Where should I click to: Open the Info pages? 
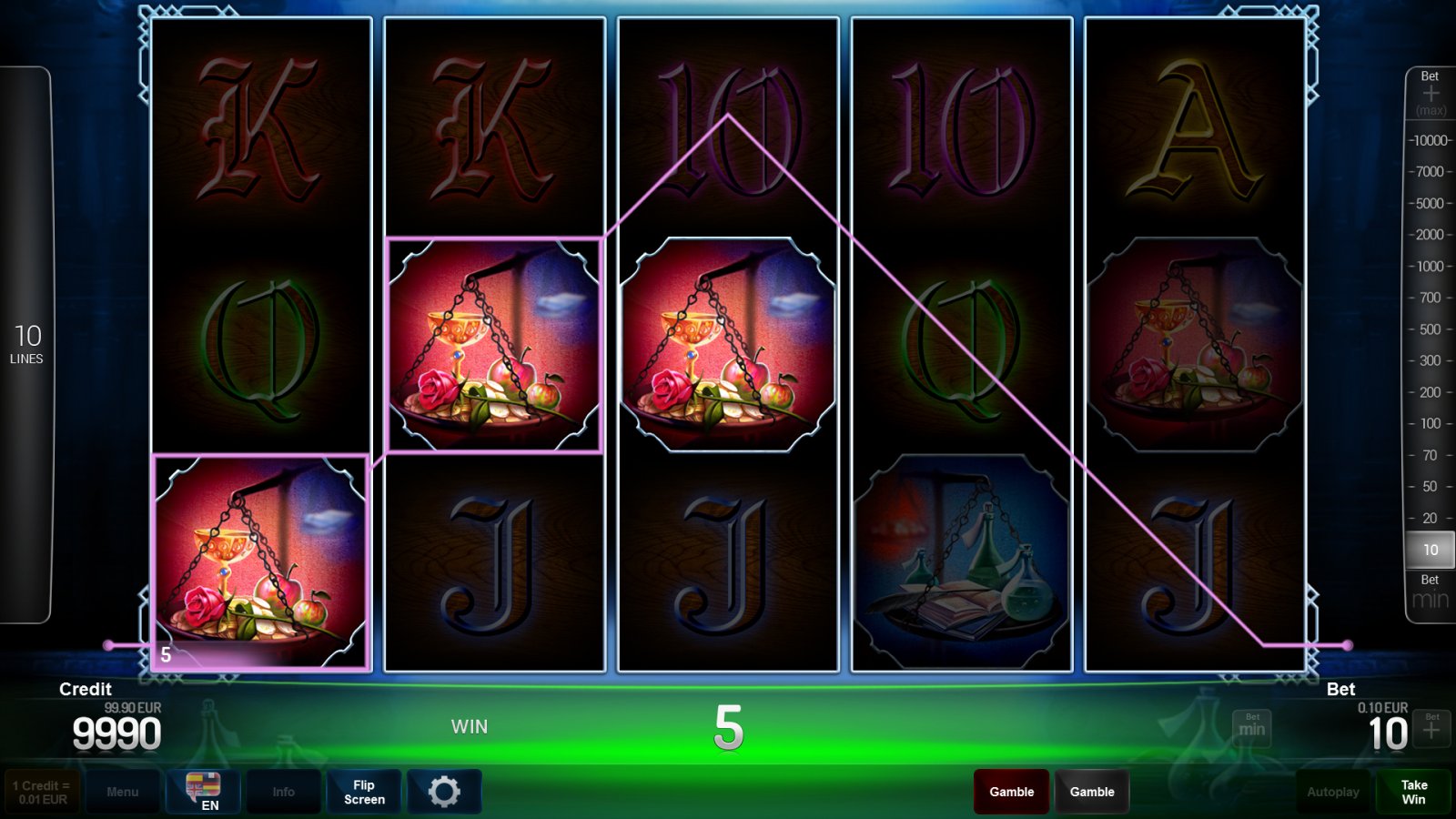click(x=284, y=792)
